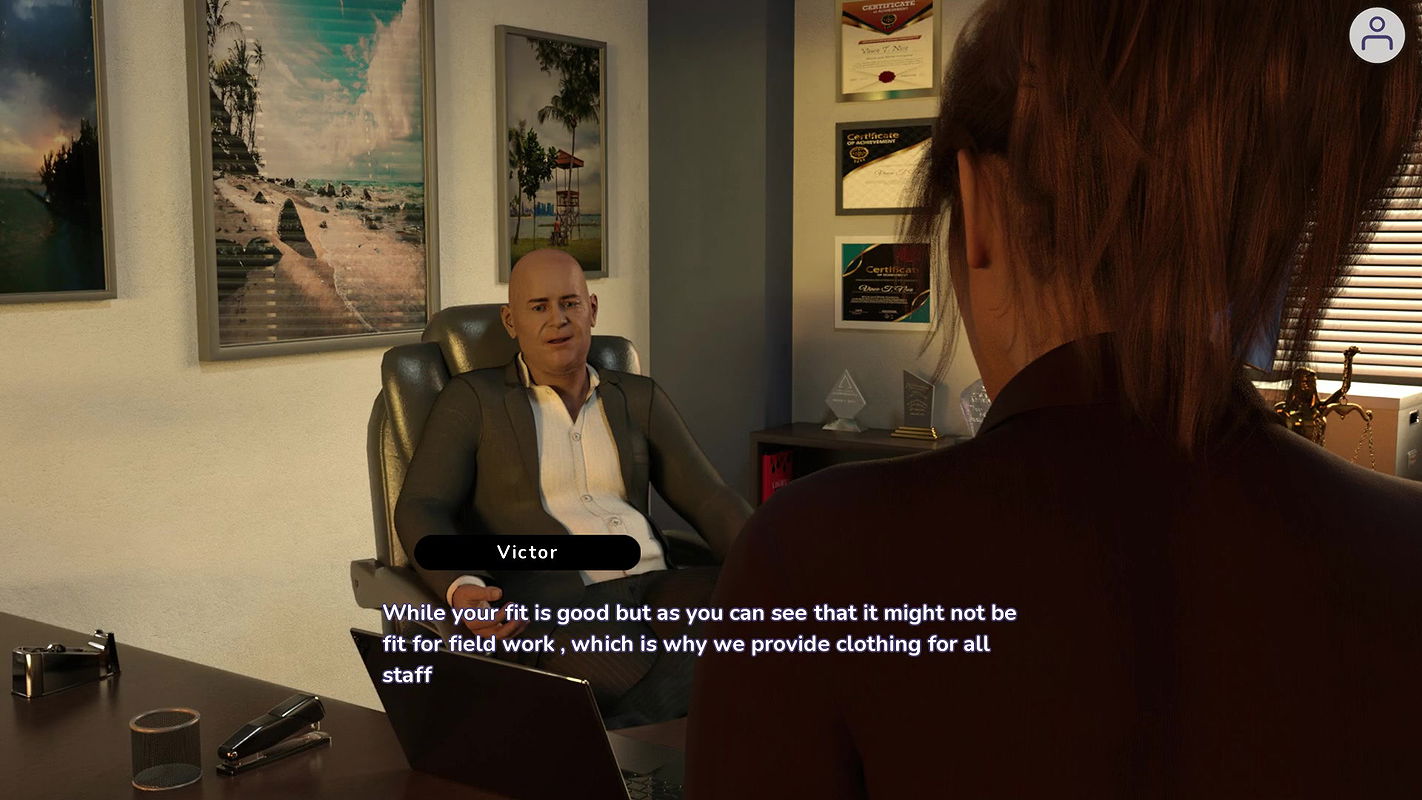Open the character profile icon
The width and height of the screenshot is (1422, 800).
(x=1377, y=35)
